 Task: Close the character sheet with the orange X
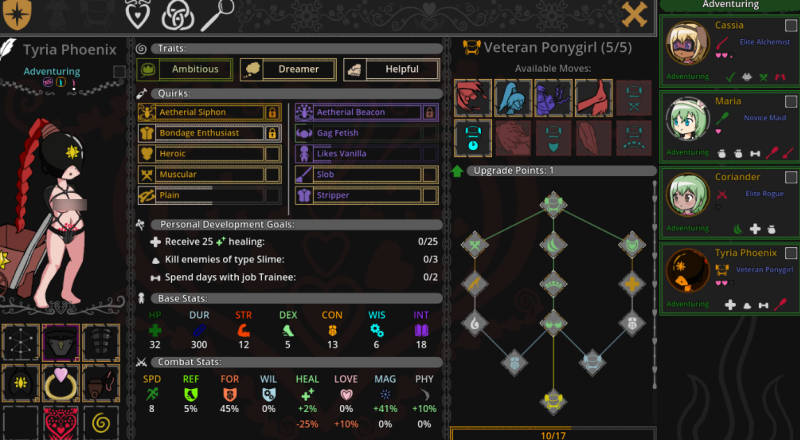(634, 14)
